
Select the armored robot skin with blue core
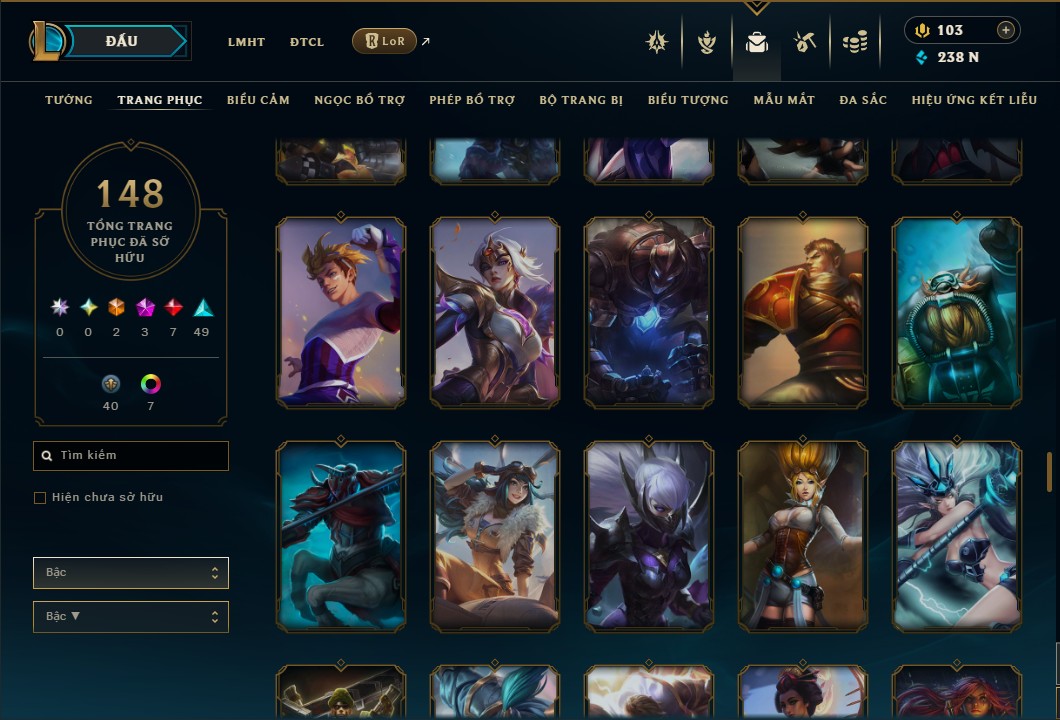point(649,313)
